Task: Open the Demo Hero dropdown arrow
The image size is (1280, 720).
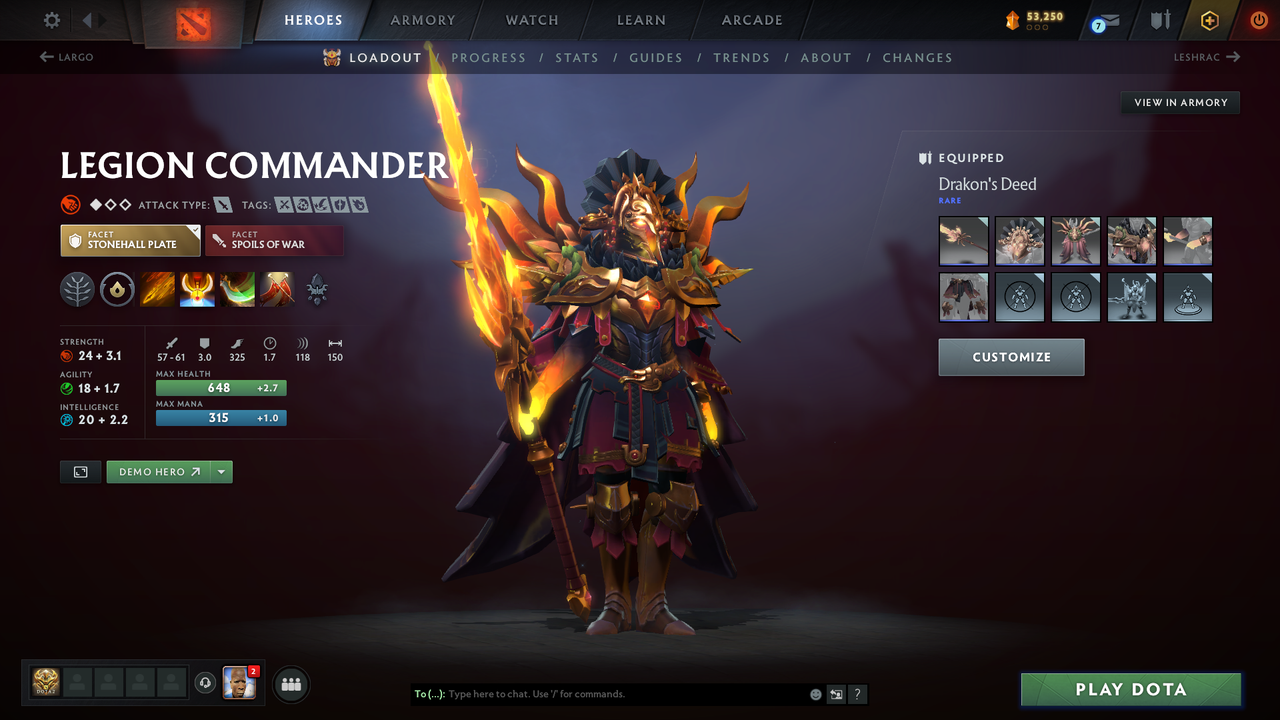Action: [222, 471]
